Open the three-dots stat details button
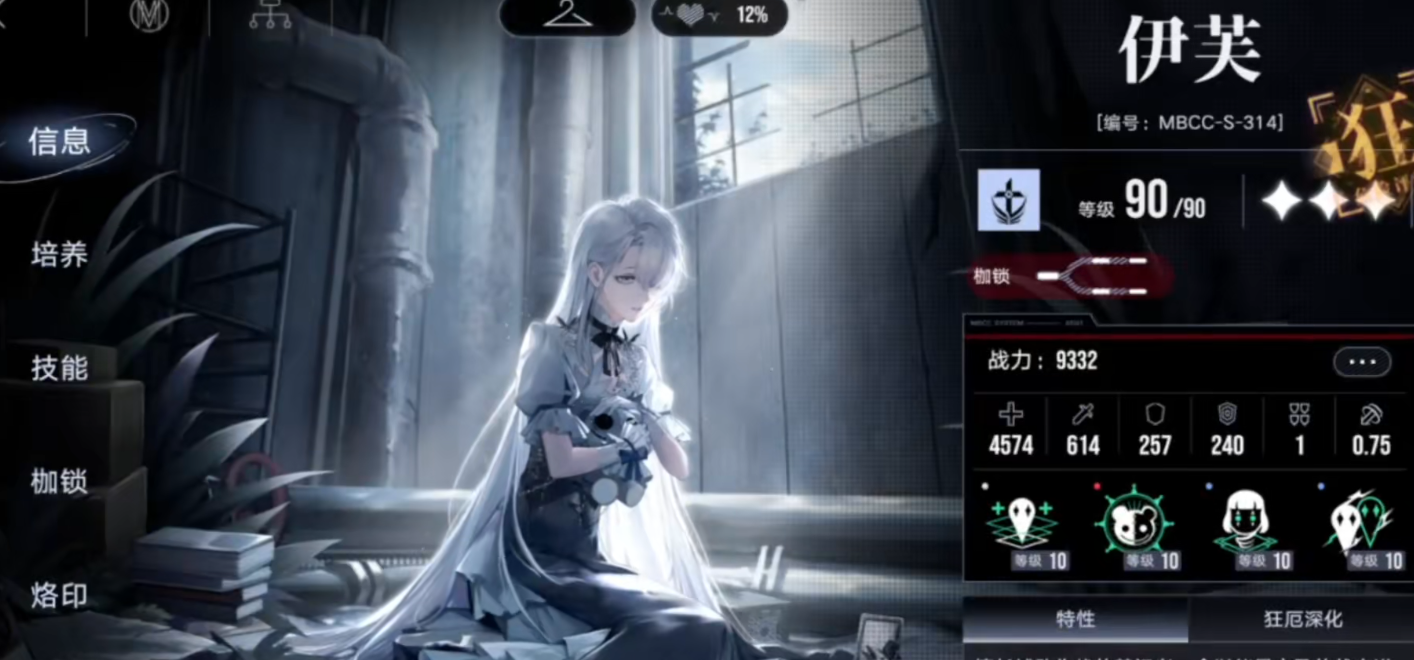This screenshot has height=660, width=1414. [x=1361, y=361]
